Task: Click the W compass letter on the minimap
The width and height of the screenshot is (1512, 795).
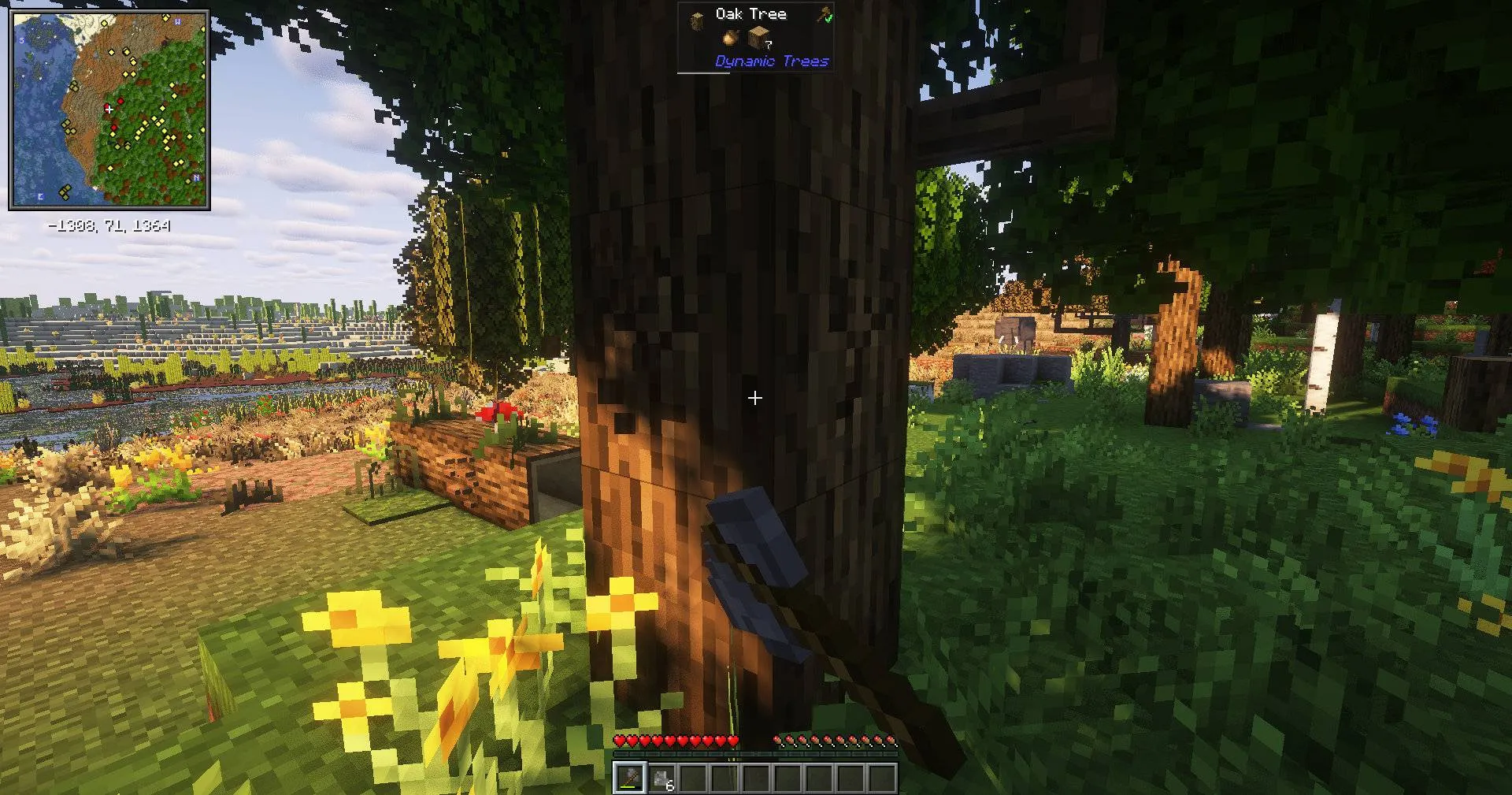Action: 177,22
